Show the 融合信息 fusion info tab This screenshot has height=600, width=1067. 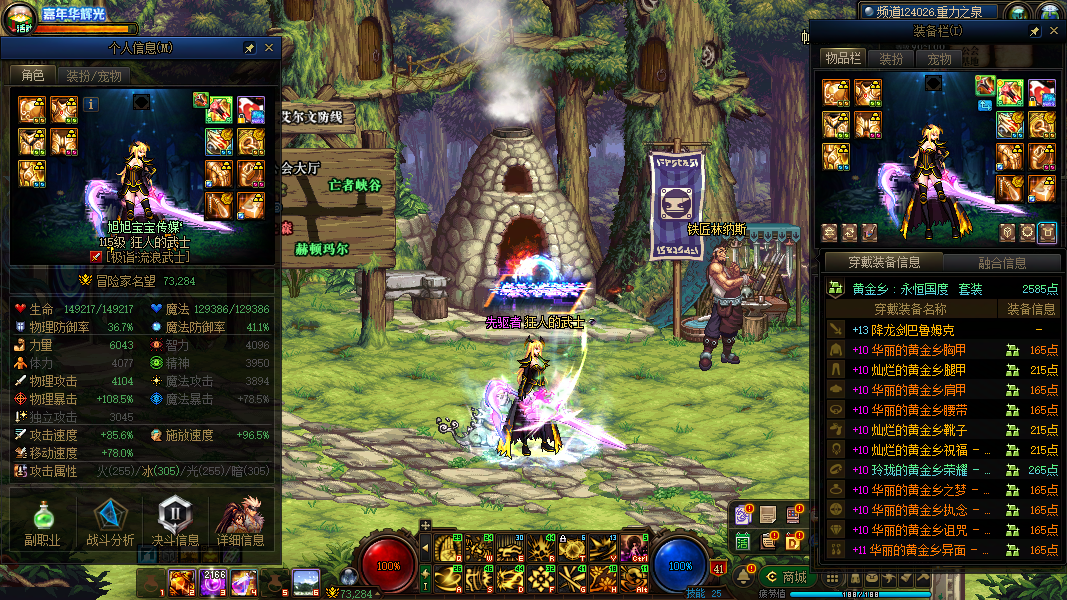click(x=1000, y=263)
